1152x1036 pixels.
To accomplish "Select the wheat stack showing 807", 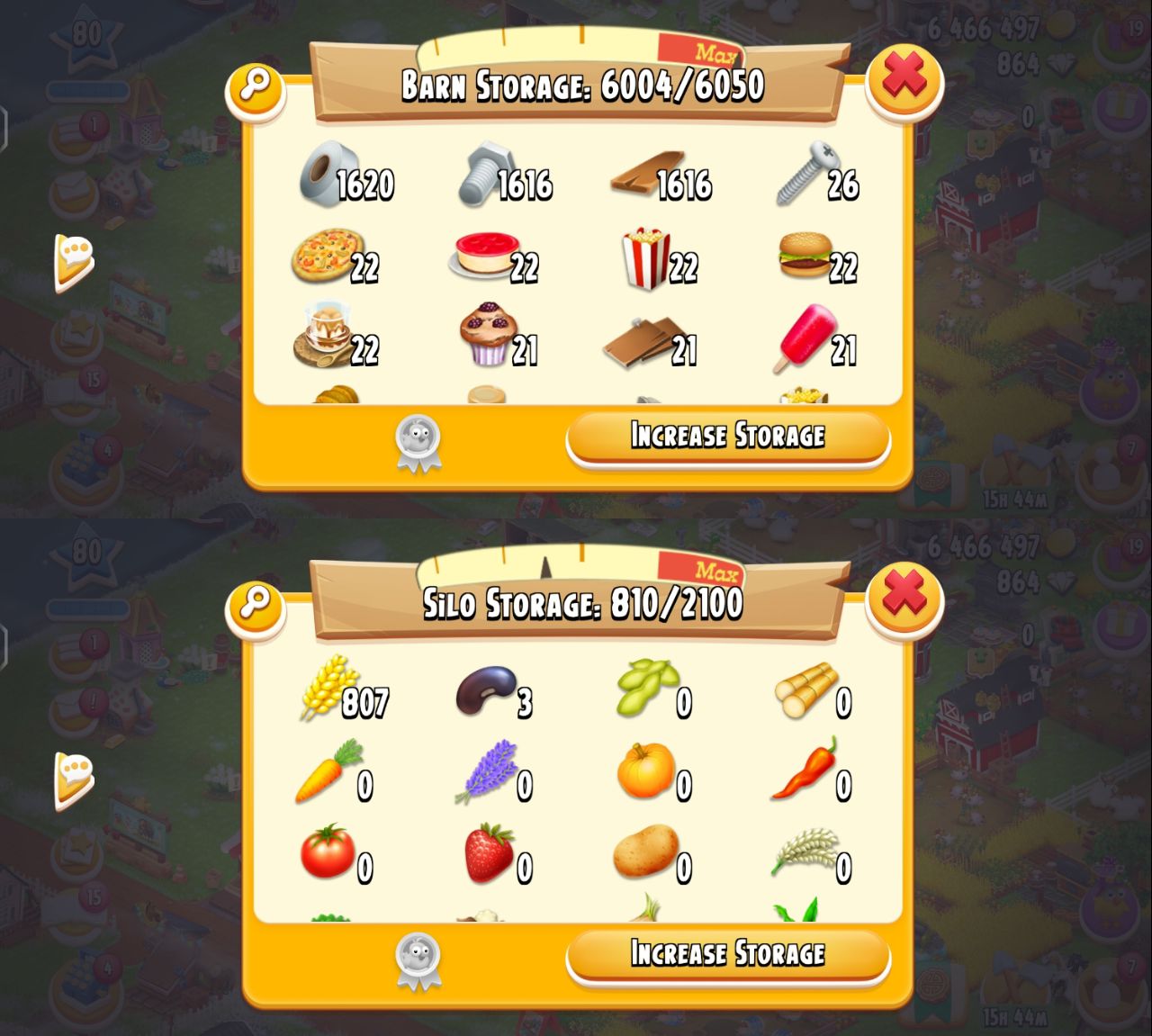I will [x=325, y=688].
